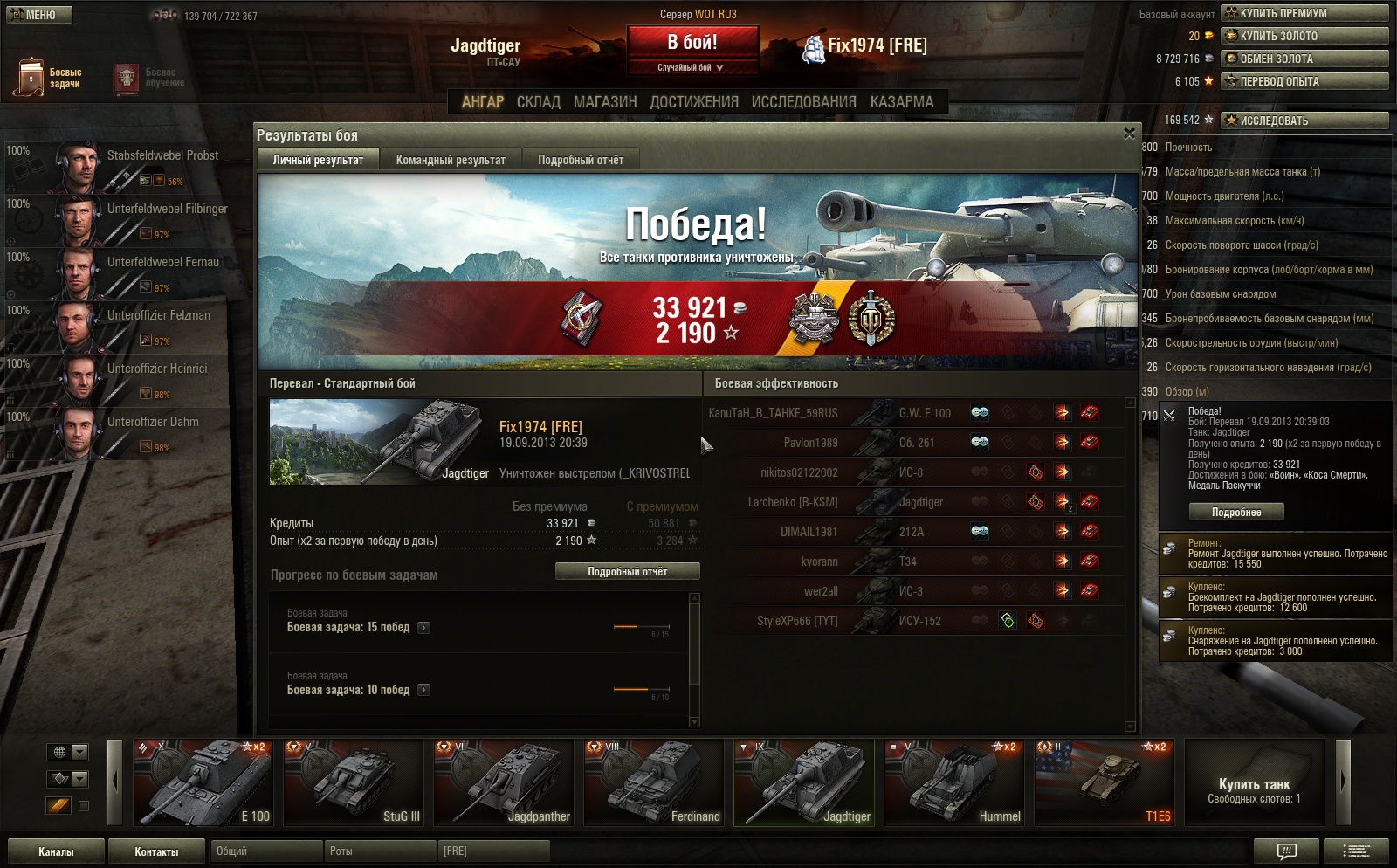Close the battle results window
Viewport: 1397px width, 868px height.
(x=1129, y=134)
